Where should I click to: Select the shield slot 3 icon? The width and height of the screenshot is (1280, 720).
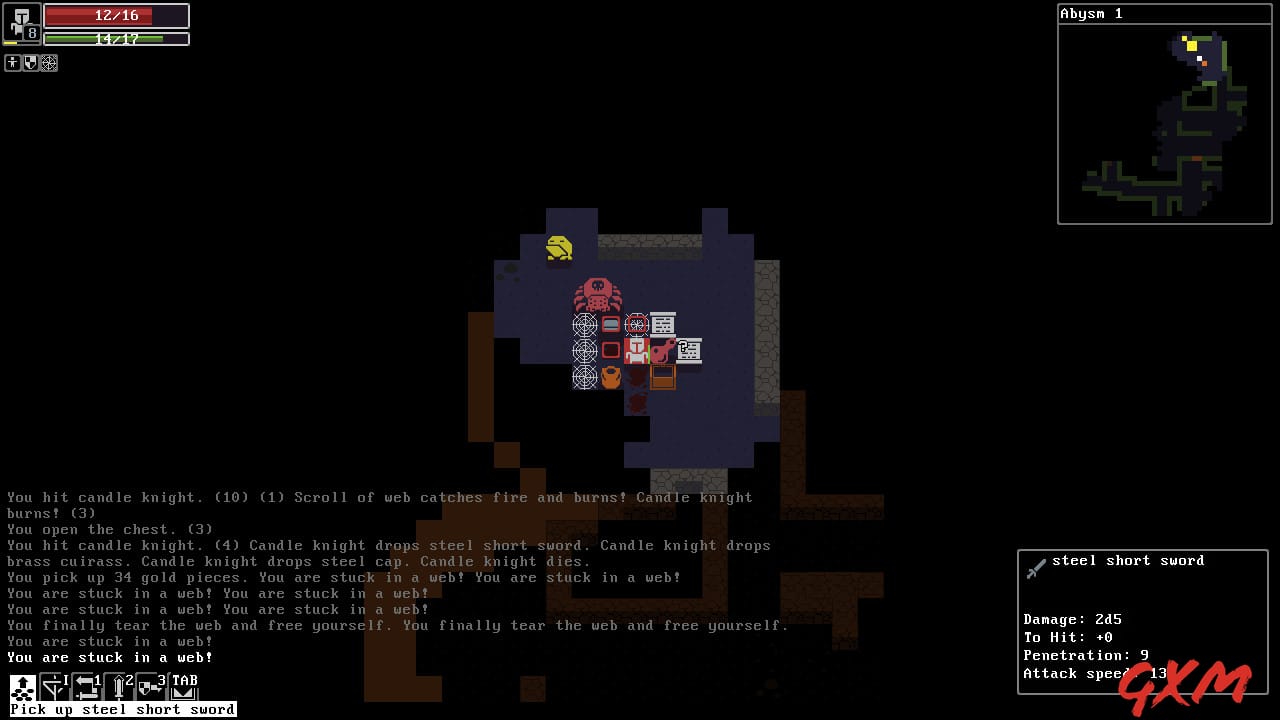(x=146, y=687)
